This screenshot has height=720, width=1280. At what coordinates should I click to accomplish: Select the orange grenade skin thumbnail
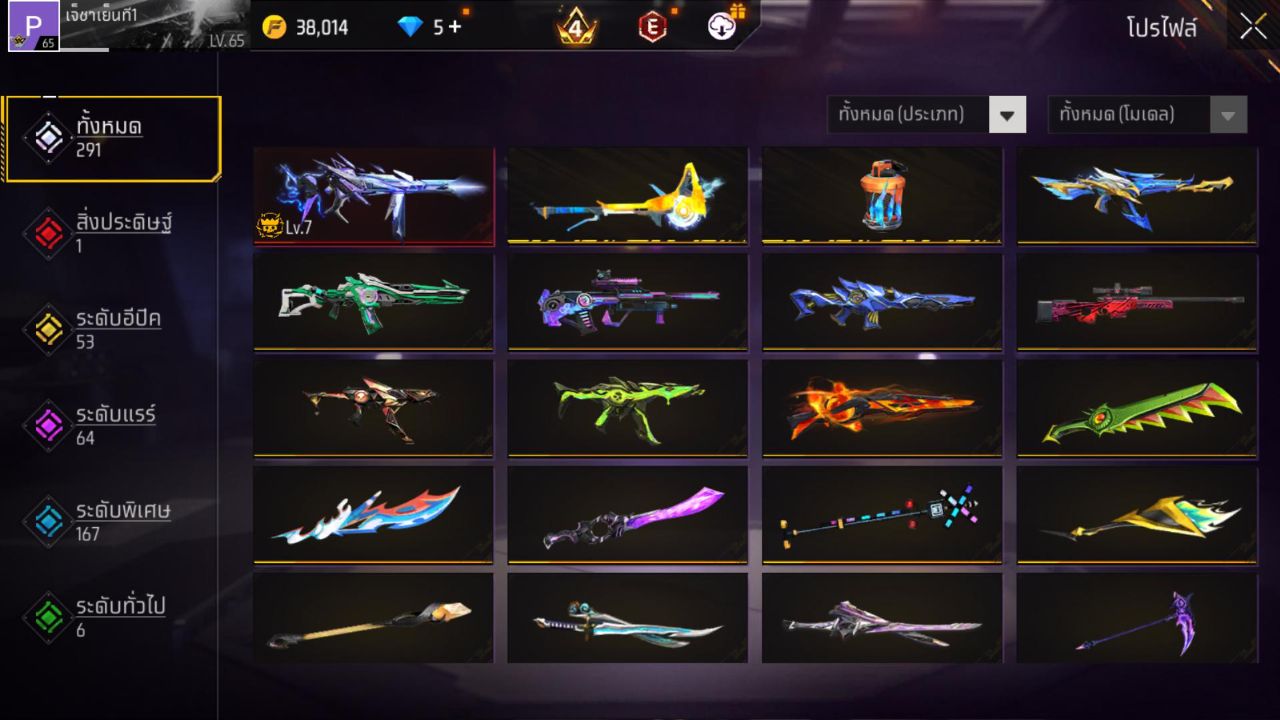click(x=881, y=195)
